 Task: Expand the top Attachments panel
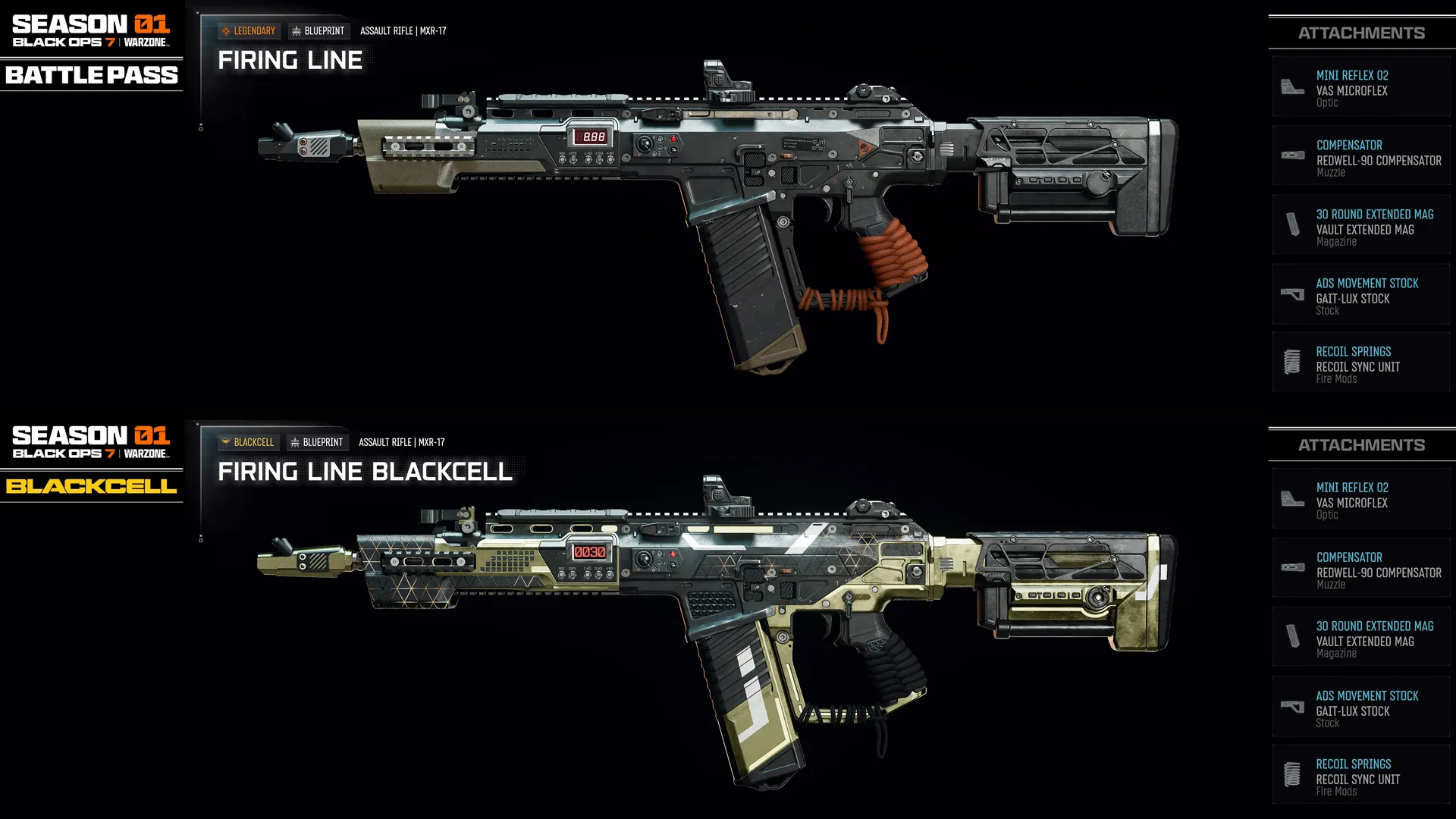click(x=1361, y=33)
